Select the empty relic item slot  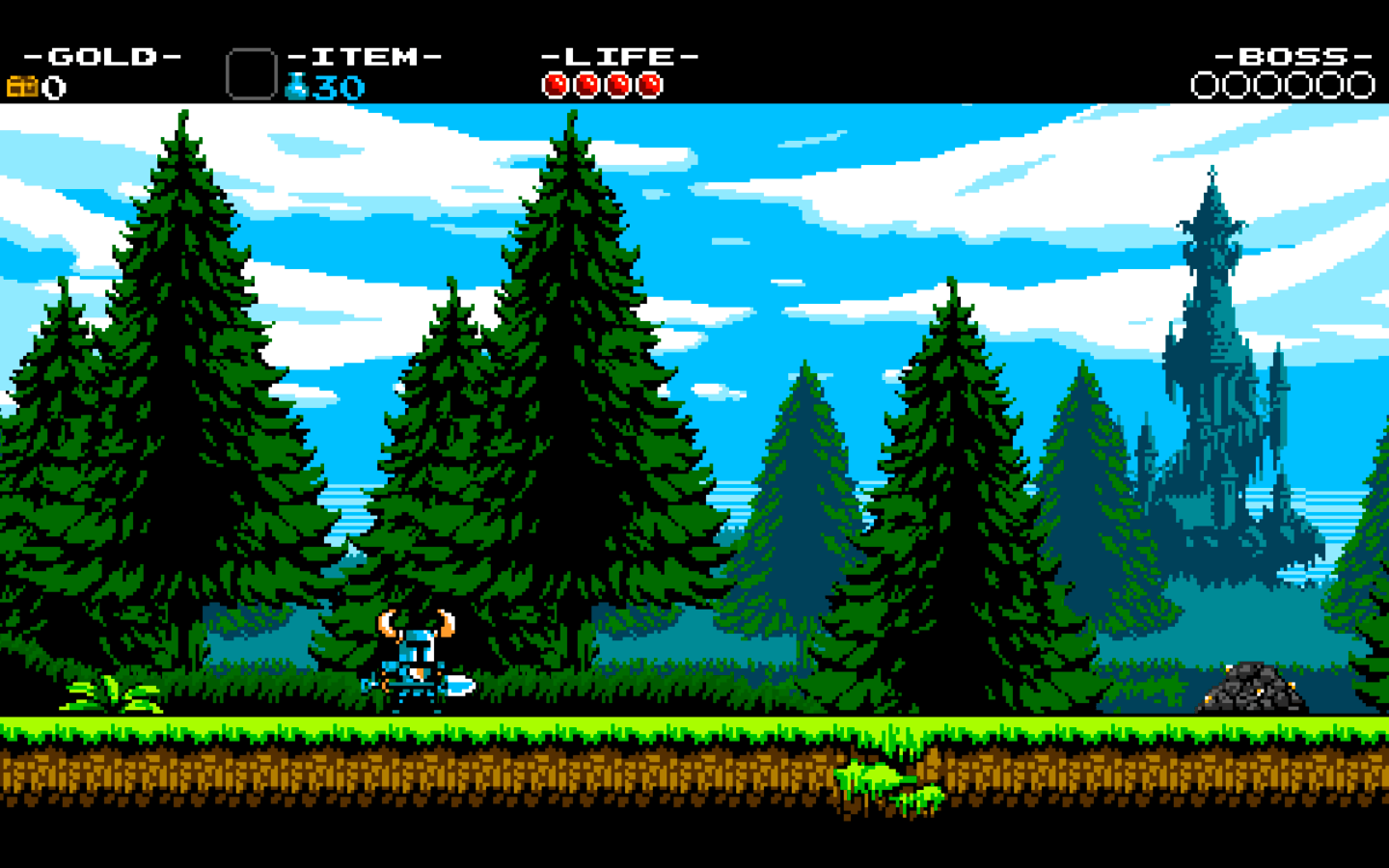pos(251,74)
